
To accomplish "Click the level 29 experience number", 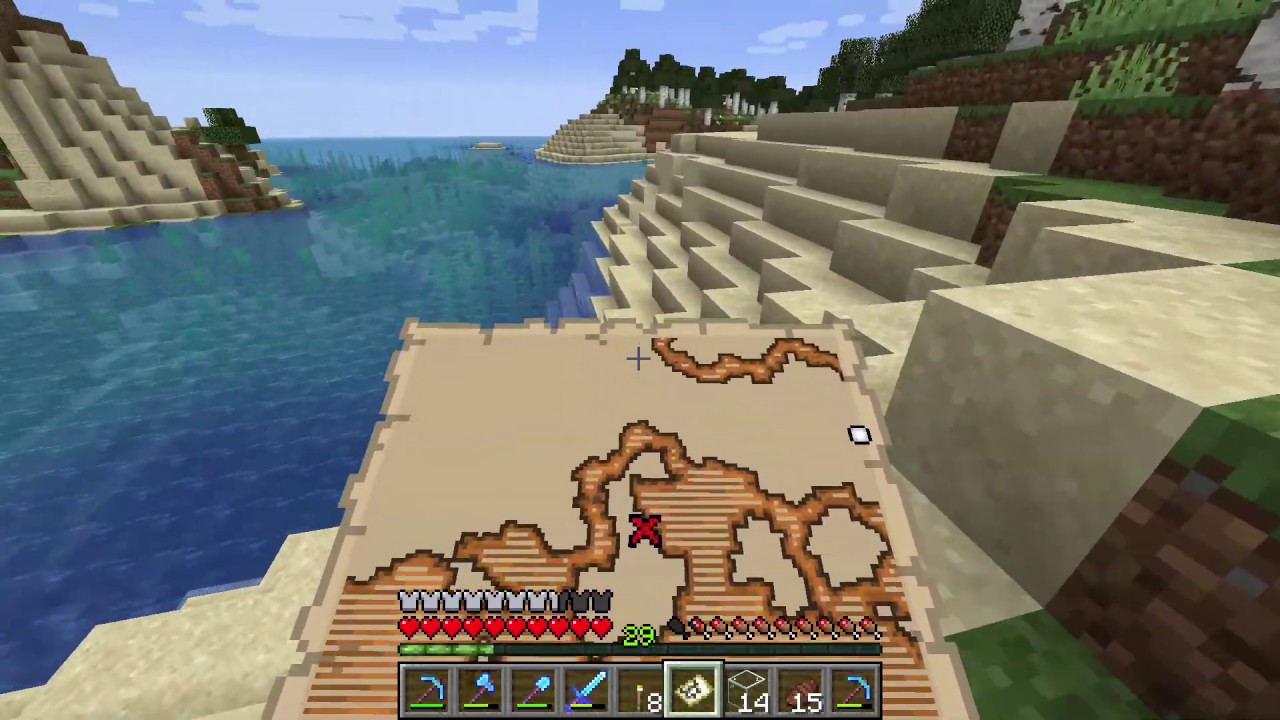I will point(640,636).
